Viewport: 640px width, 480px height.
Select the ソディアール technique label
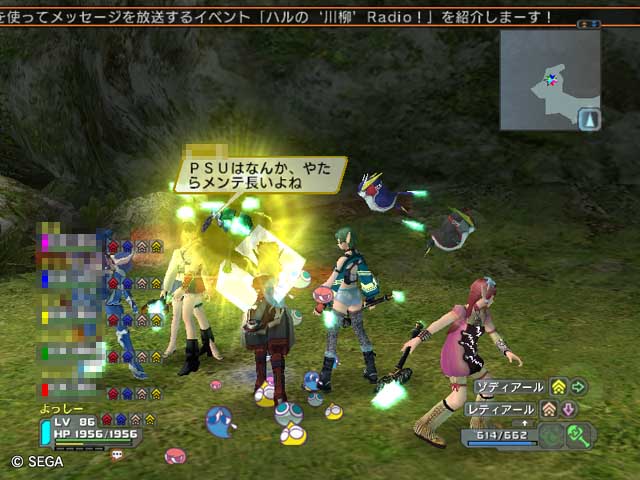tap(509, 387)
